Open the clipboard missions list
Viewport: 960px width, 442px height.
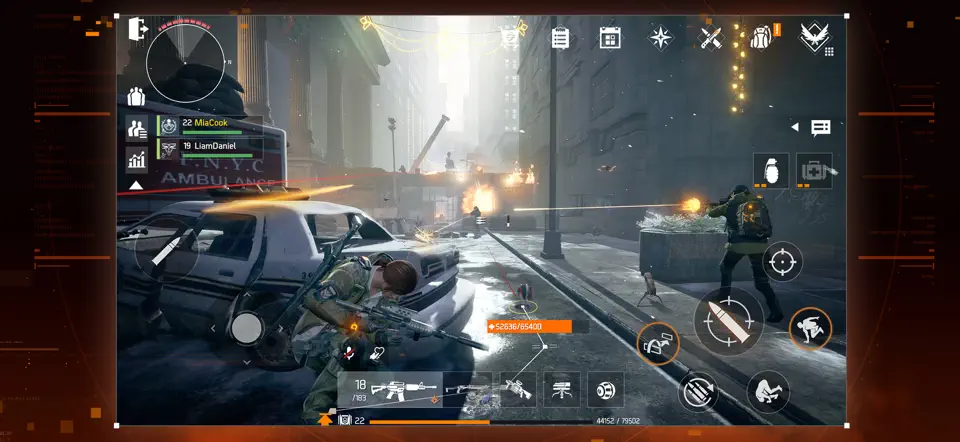pos(560,38)
